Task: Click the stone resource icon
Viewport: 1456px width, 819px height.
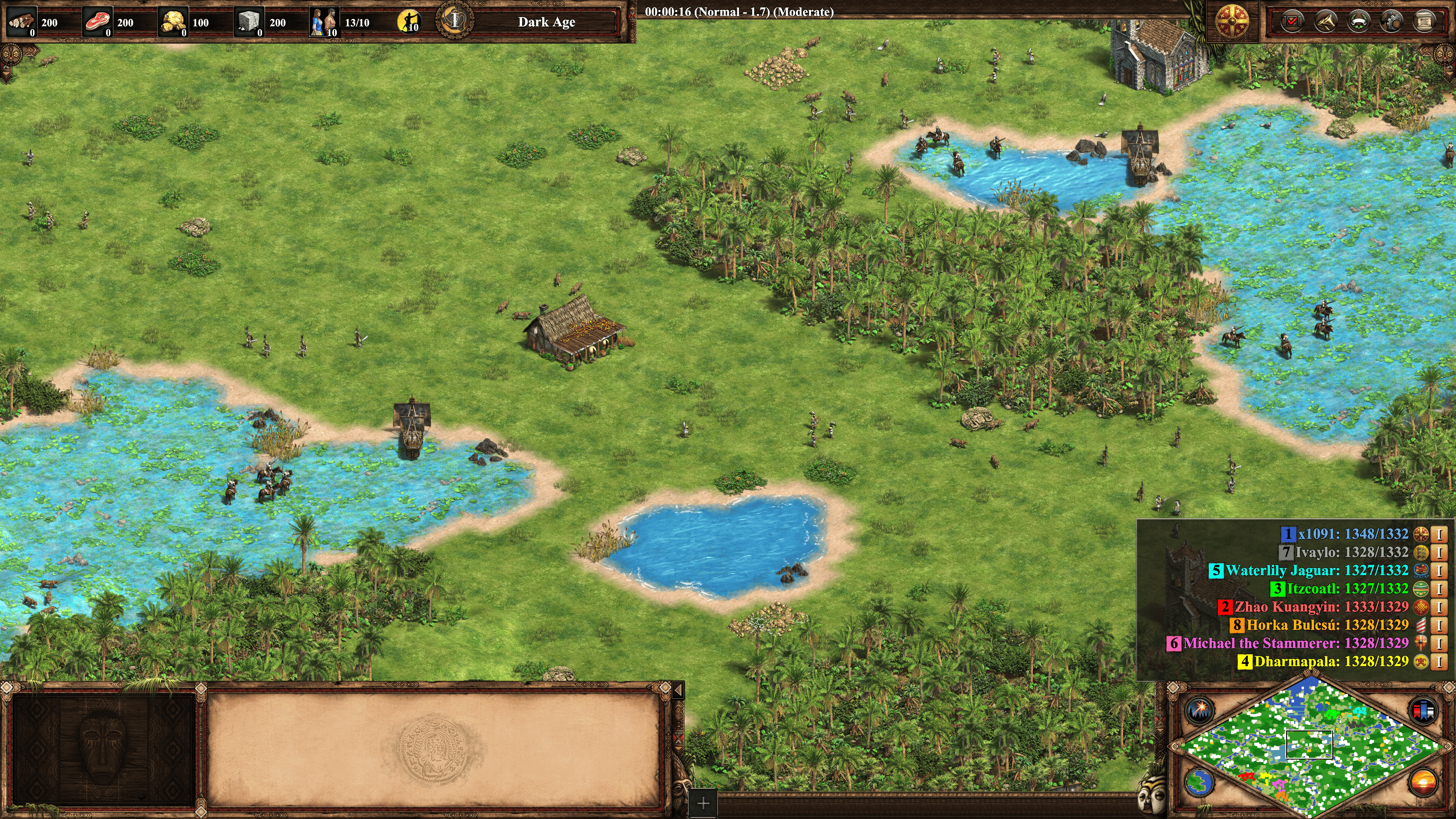Action: [248, 22]
